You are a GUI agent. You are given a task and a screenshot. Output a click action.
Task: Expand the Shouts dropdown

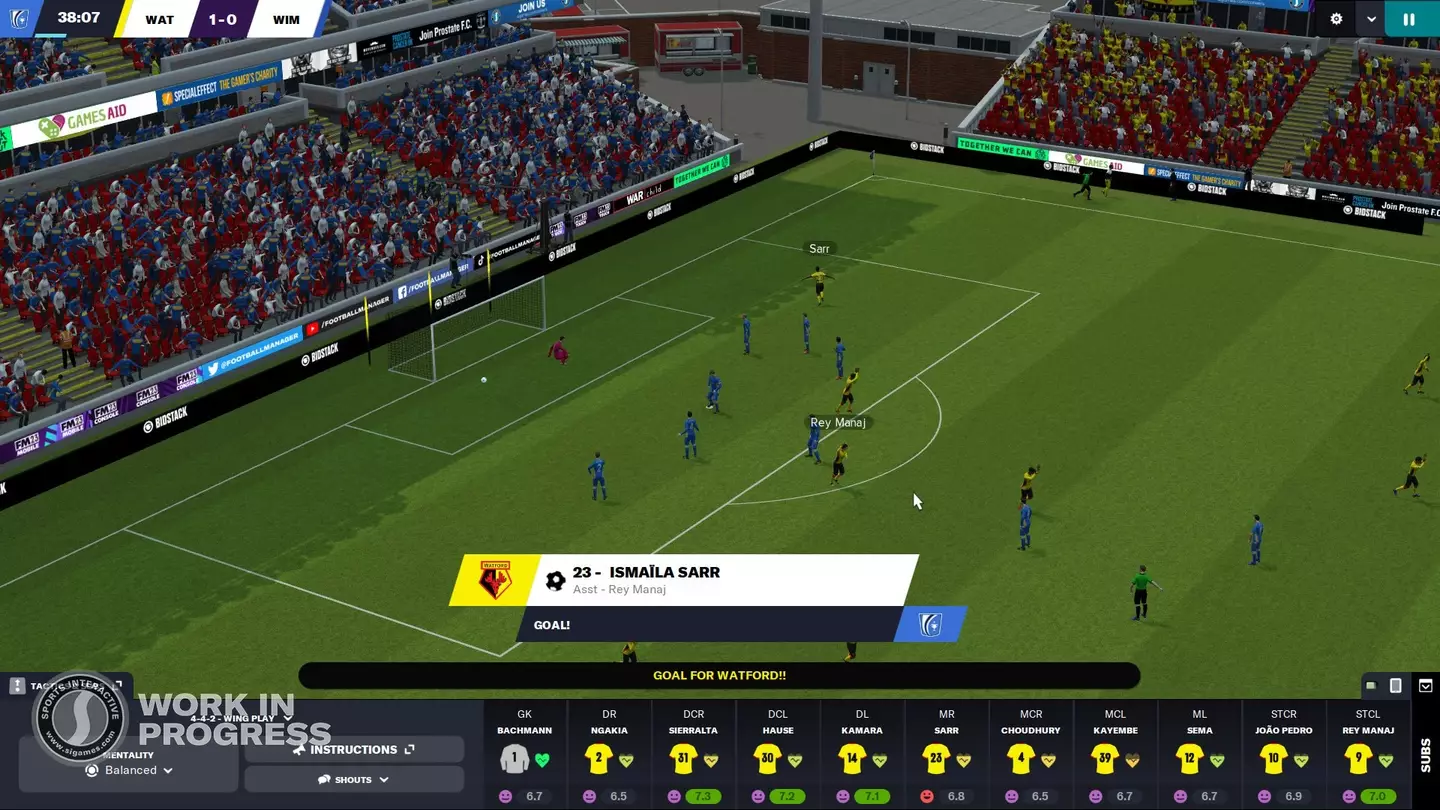pyautogui.click(x=353, y=779)
